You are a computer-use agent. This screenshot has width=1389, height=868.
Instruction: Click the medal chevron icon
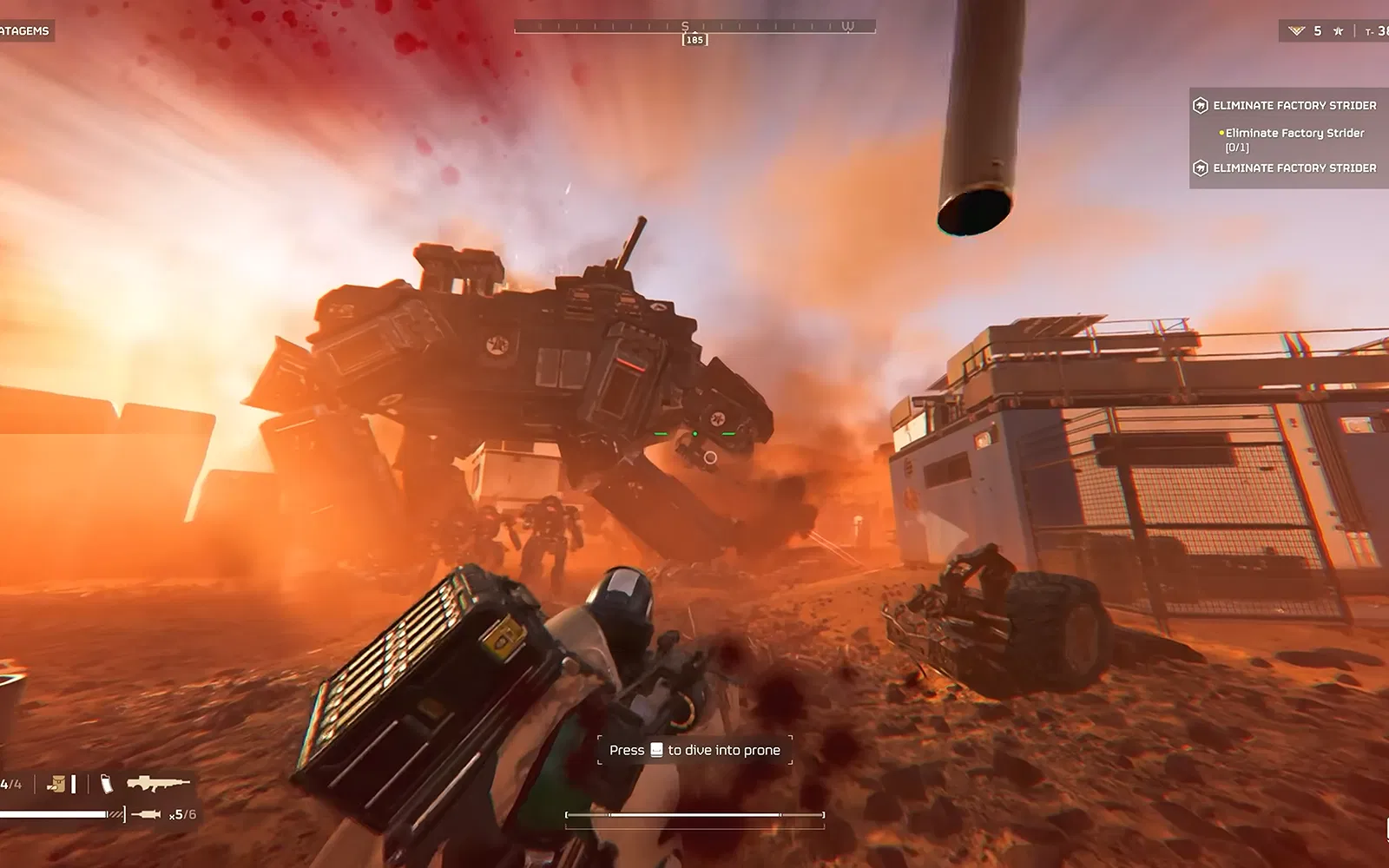point(1296,30)
